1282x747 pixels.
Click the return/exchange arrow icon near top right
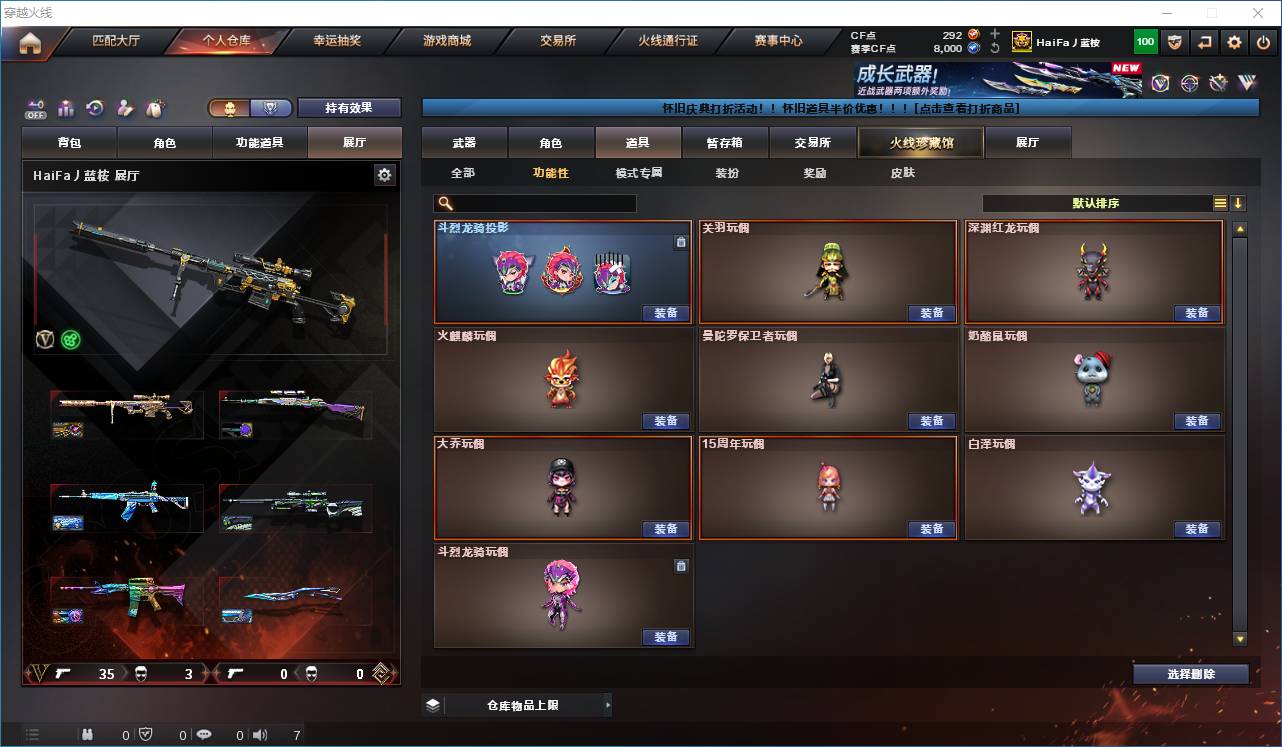tap(1204, 41)
